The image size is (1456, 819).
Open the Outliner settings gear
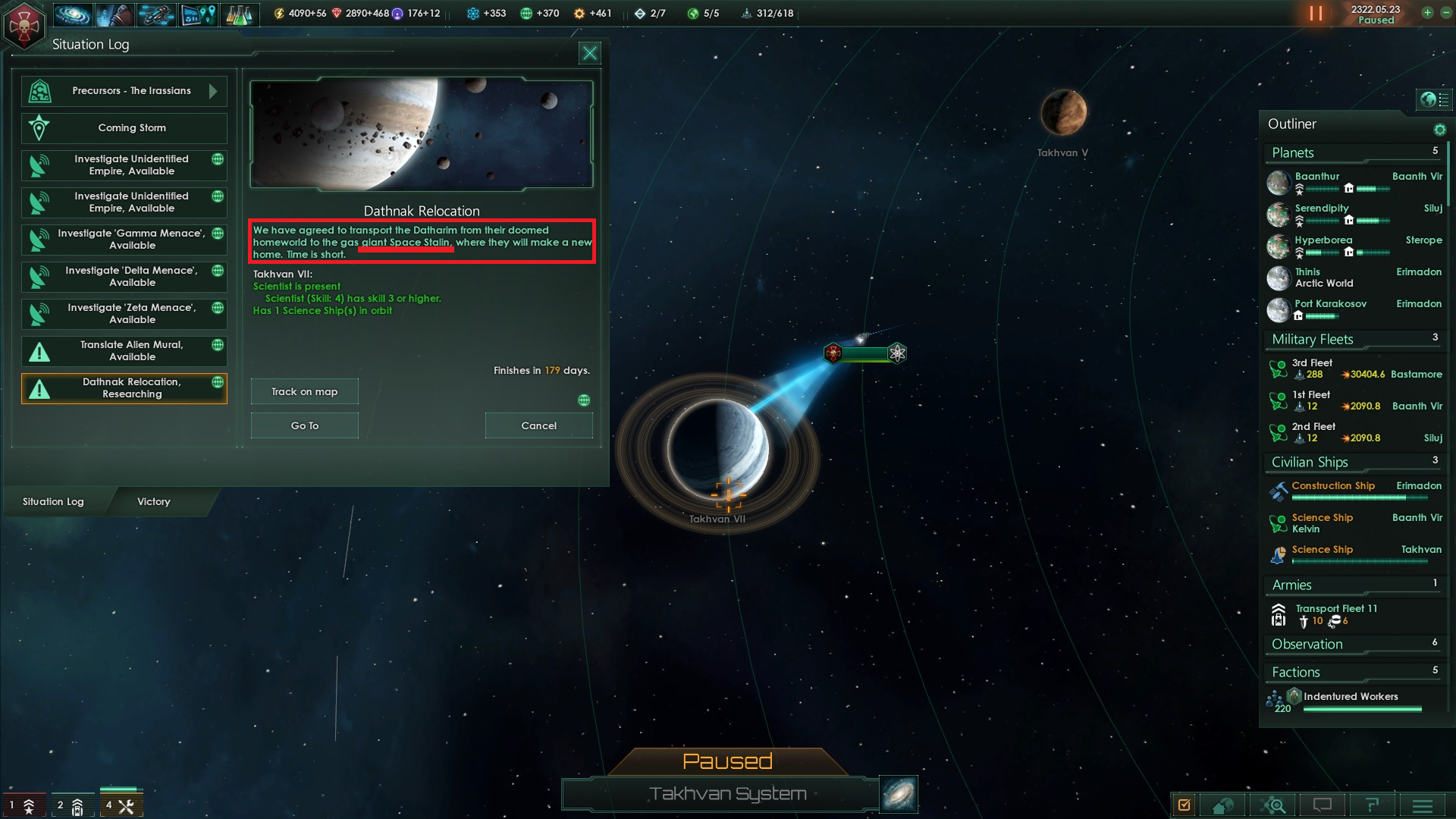[1439, 130]
